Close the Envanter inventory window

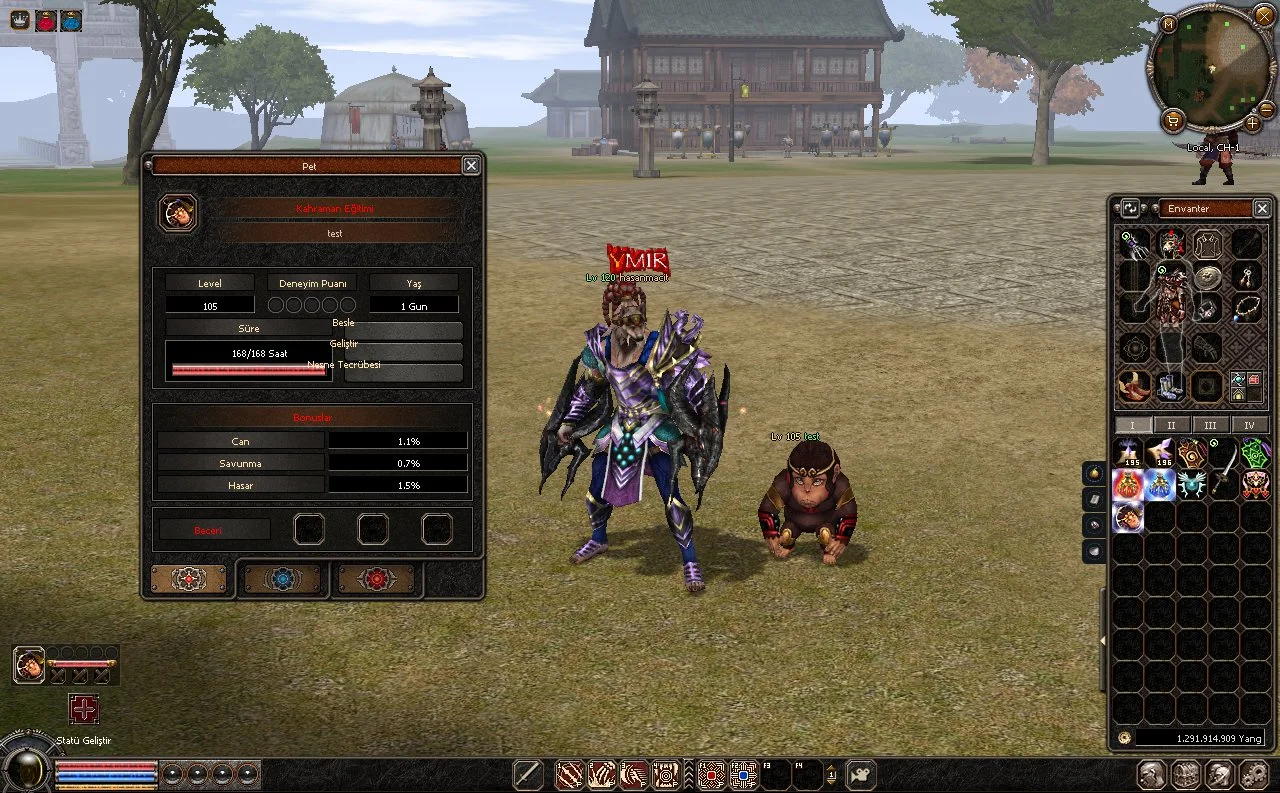coord(1262,208)
